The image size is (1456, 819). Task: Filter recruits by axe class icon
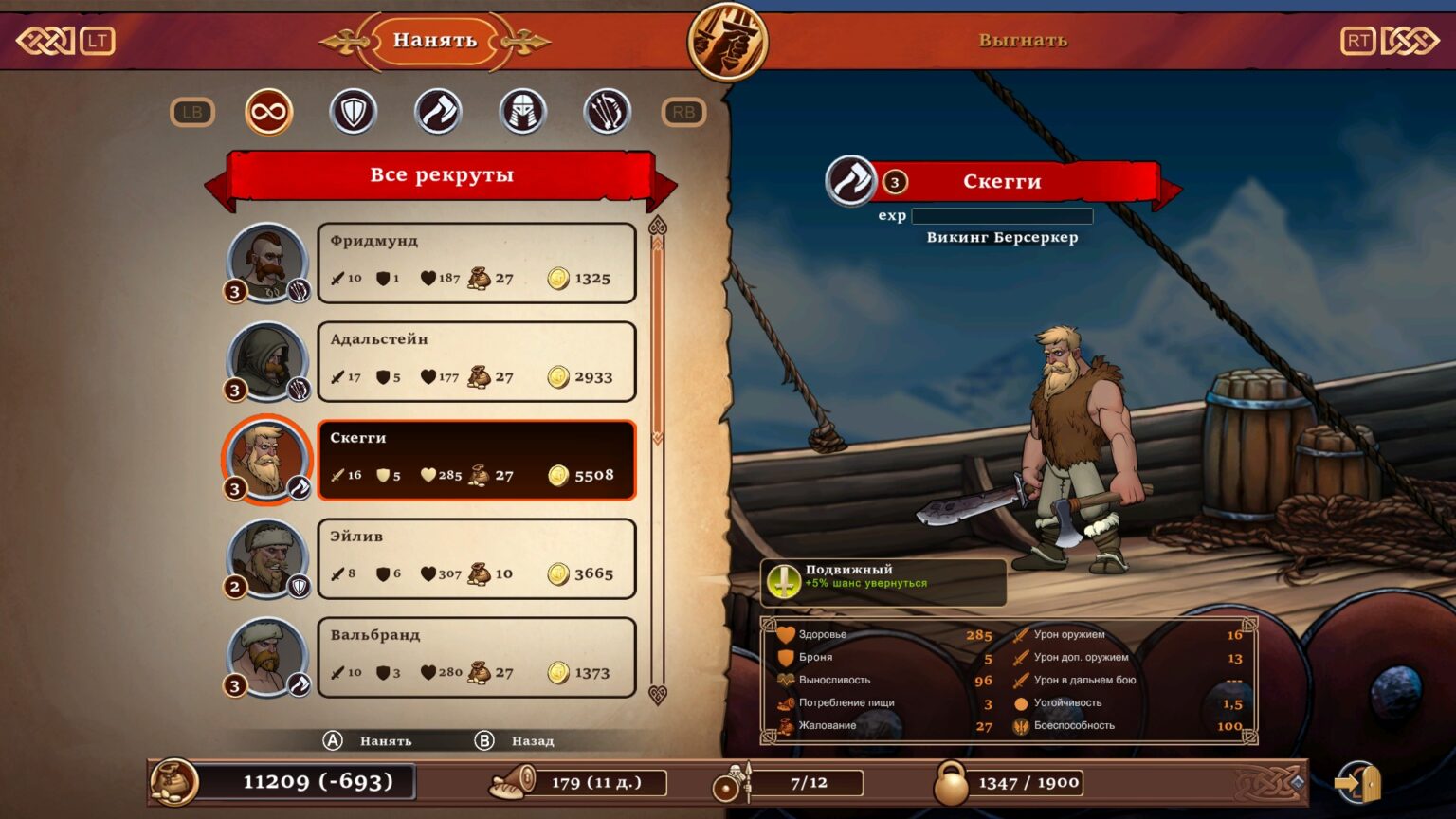tap(438, 113)
